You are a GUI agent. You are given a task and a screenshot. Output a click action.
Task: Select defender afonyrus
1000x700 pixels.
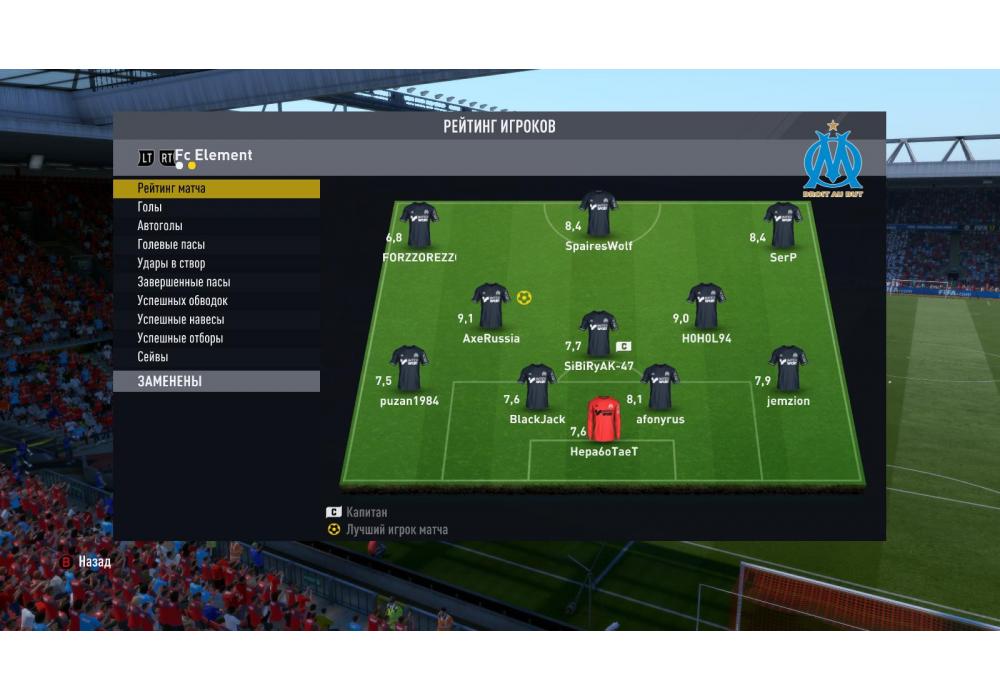pyautogui.click(x=660, y=388)
